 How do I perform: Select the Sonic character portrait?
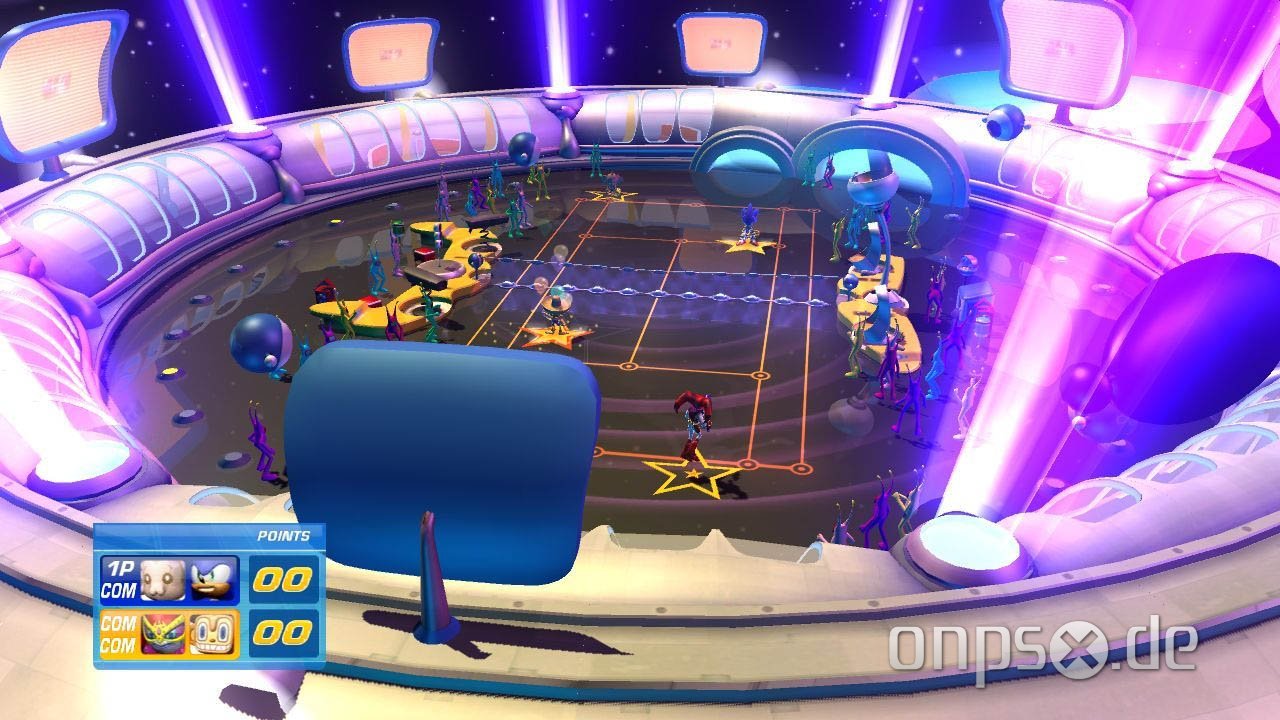[x=211, y=579]
